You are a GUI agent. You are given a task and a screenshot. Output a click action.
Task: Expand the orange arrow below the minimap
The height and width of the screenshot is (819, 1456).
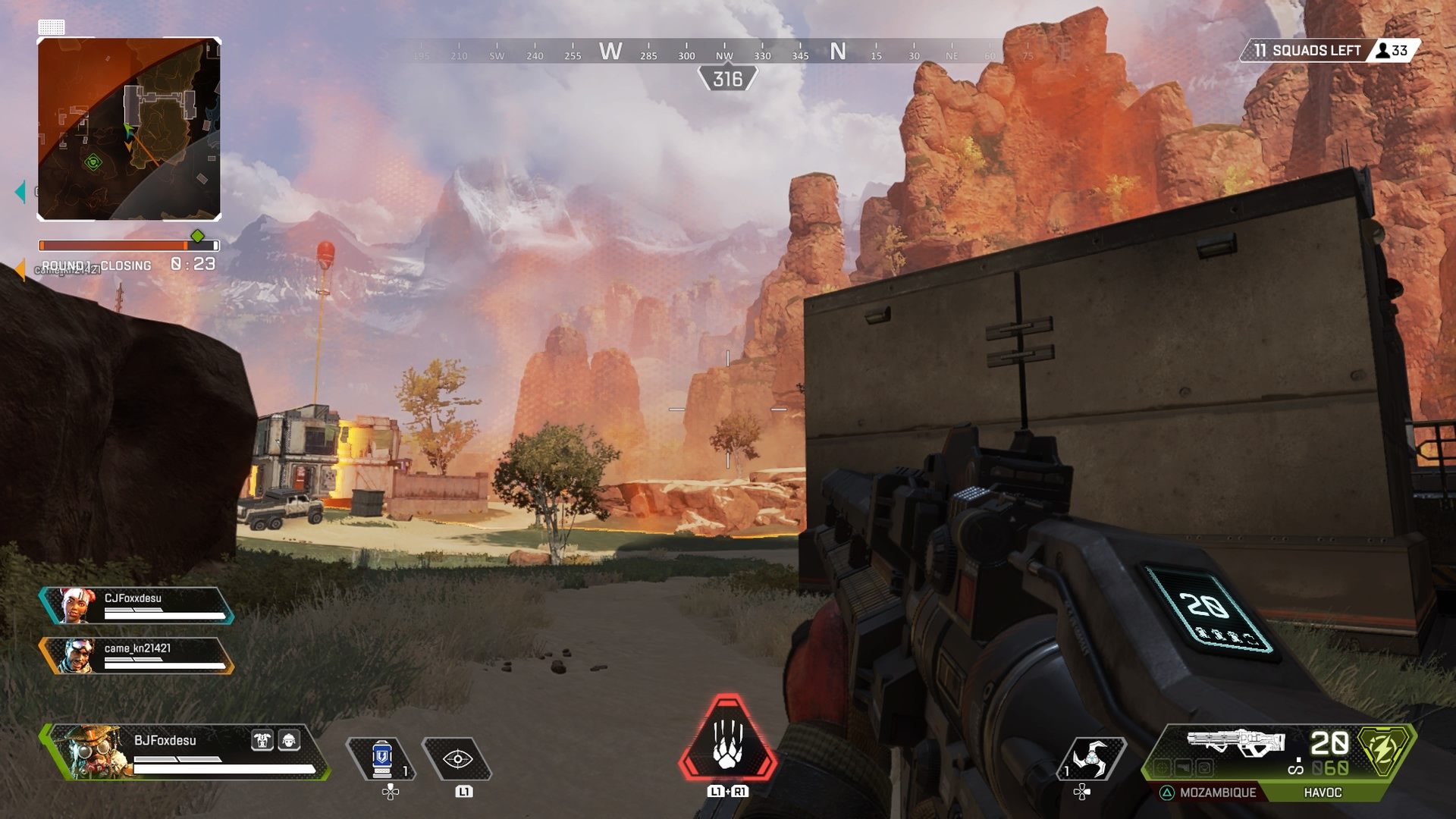coord(19,269)
